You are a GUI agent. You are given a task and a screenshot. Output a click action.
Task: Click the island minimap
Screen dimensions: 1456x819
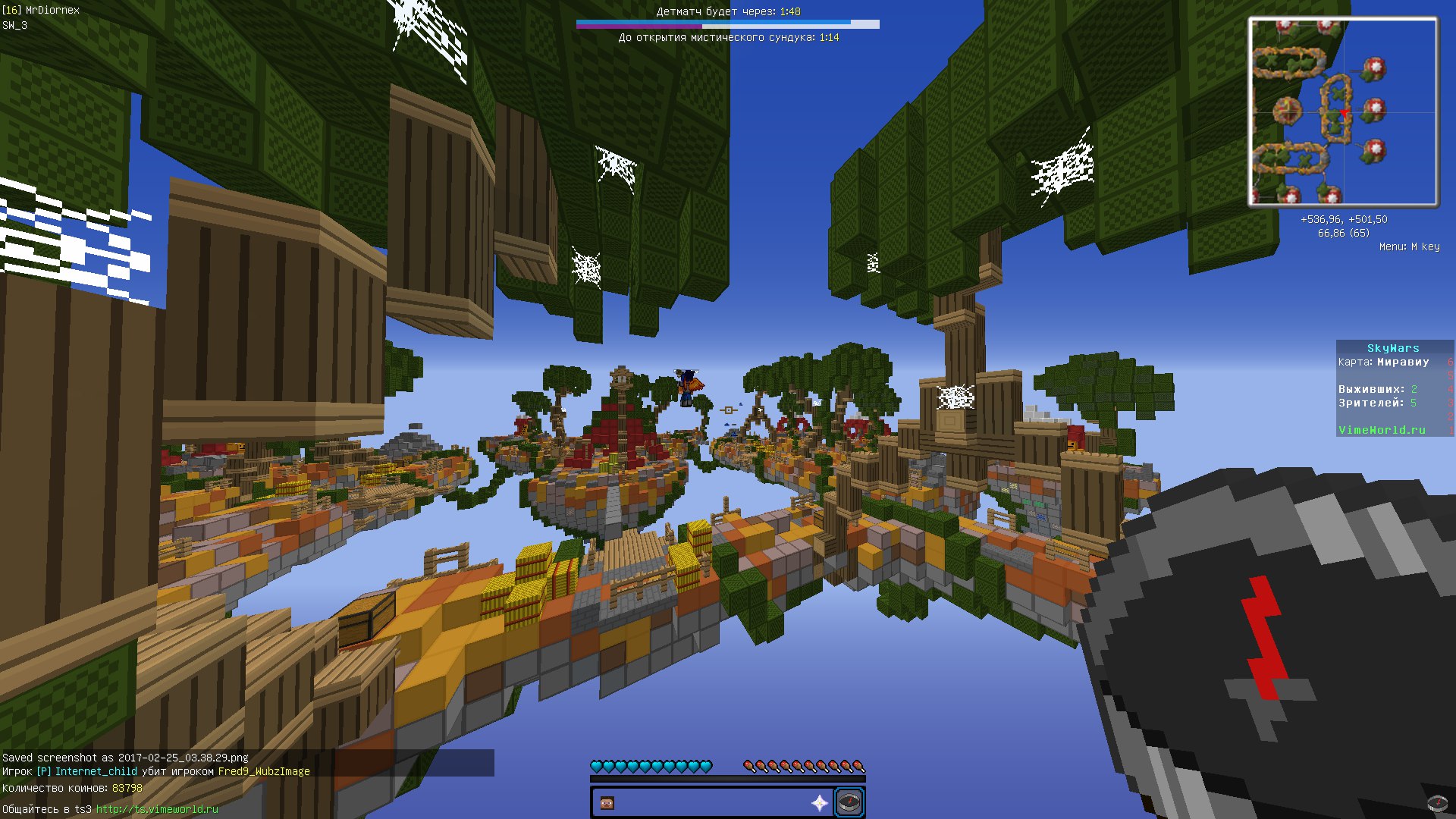(x=1343, y=112)
